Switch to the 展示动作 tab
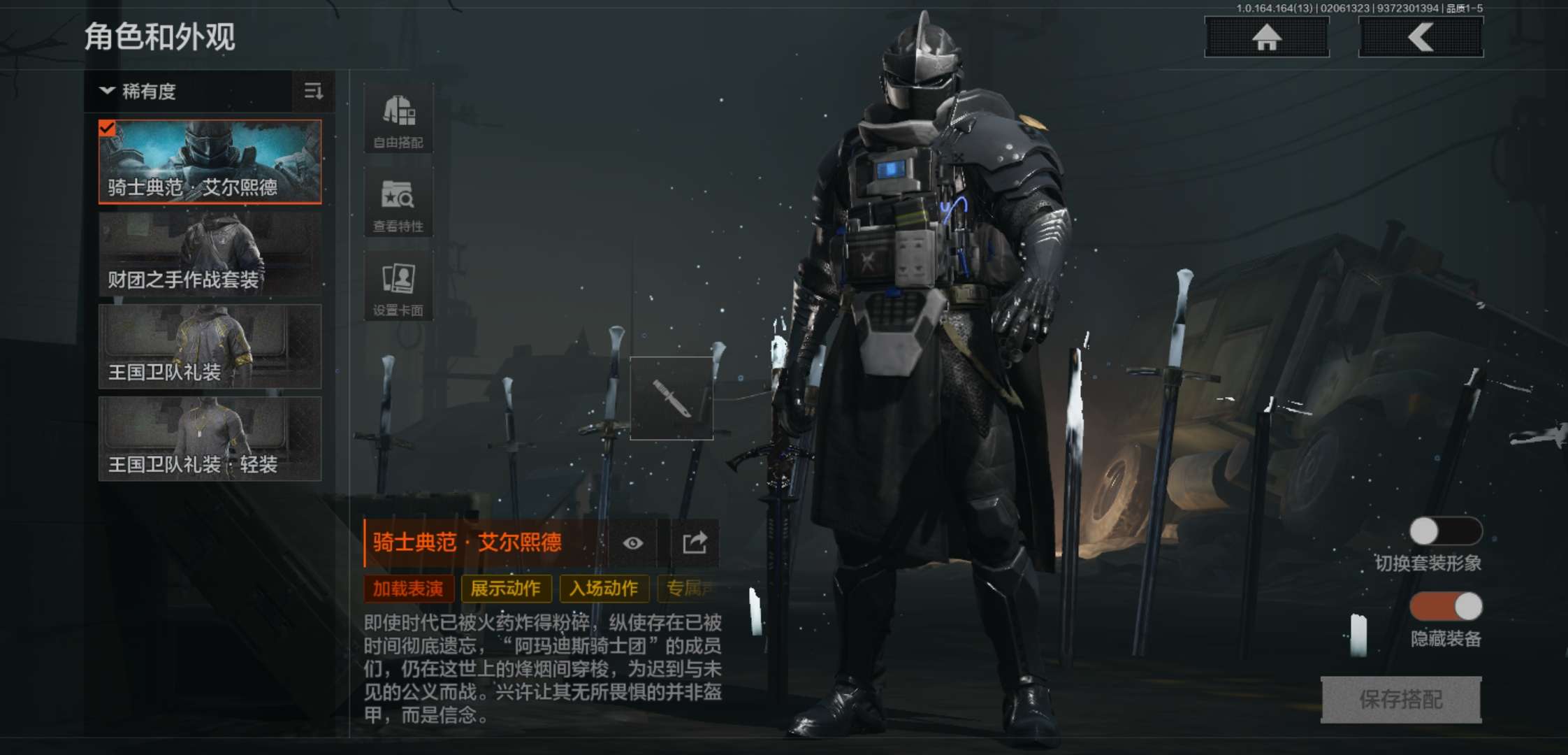 pyautogui.click(x=506, y=589)
